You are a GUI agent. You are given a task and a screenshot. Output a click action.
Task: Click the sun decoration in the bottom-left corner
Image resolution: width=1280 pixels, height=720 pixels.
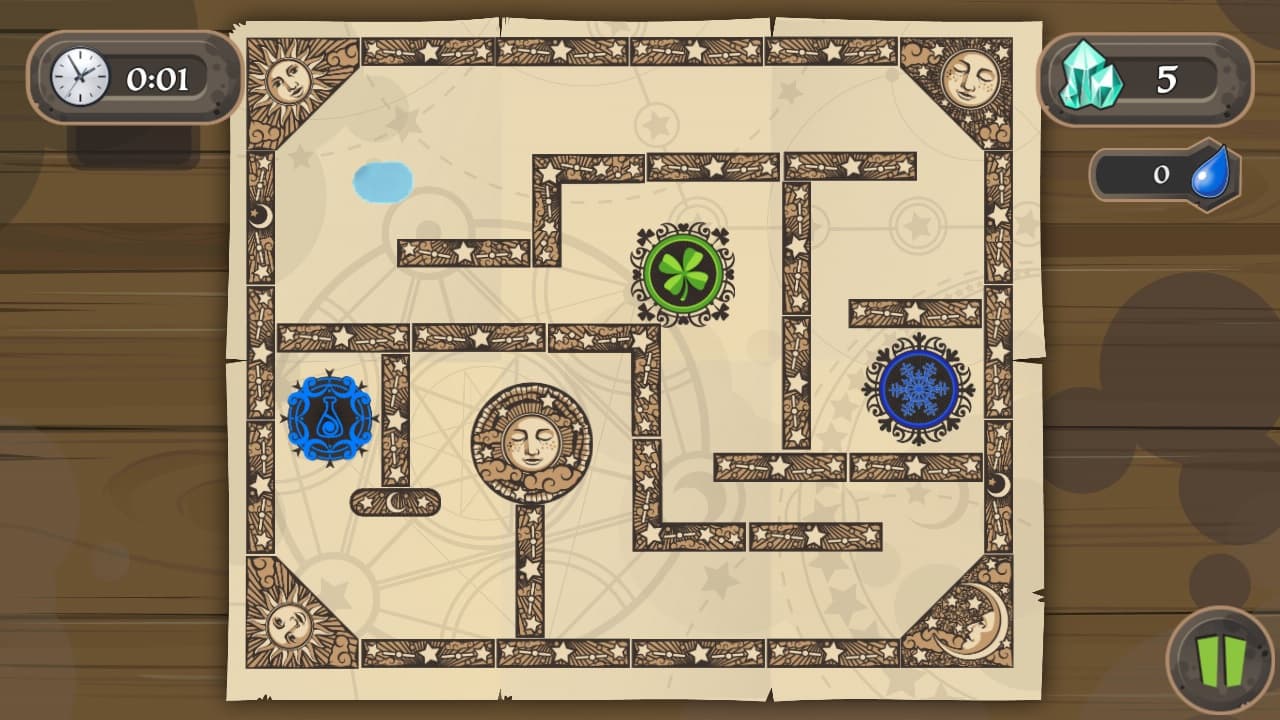point(289,625)
